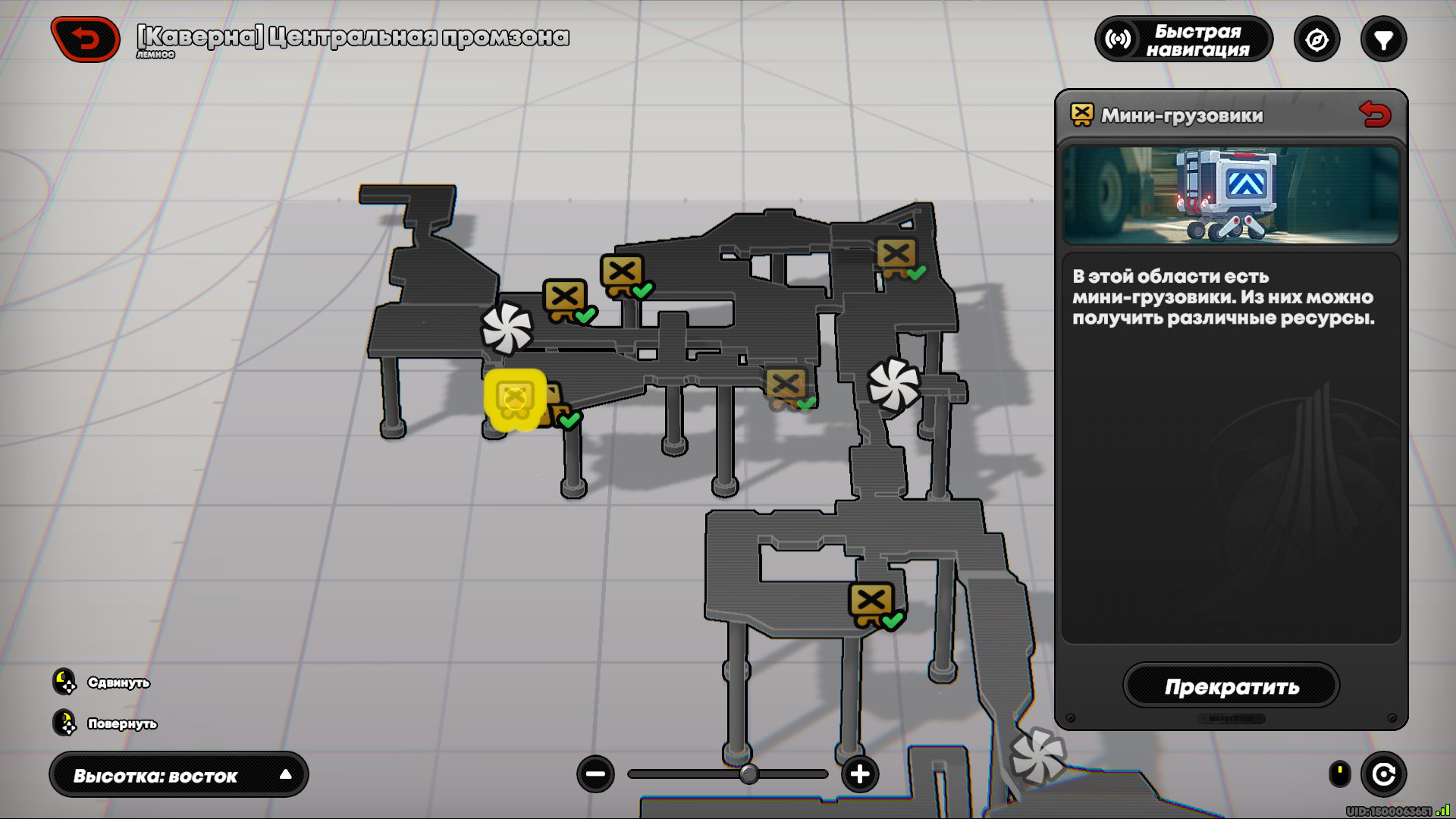Image resolution: width=1456 pixels, height=819 pixels.
Task: Open the map marker filter
Action: [1383, 39]
